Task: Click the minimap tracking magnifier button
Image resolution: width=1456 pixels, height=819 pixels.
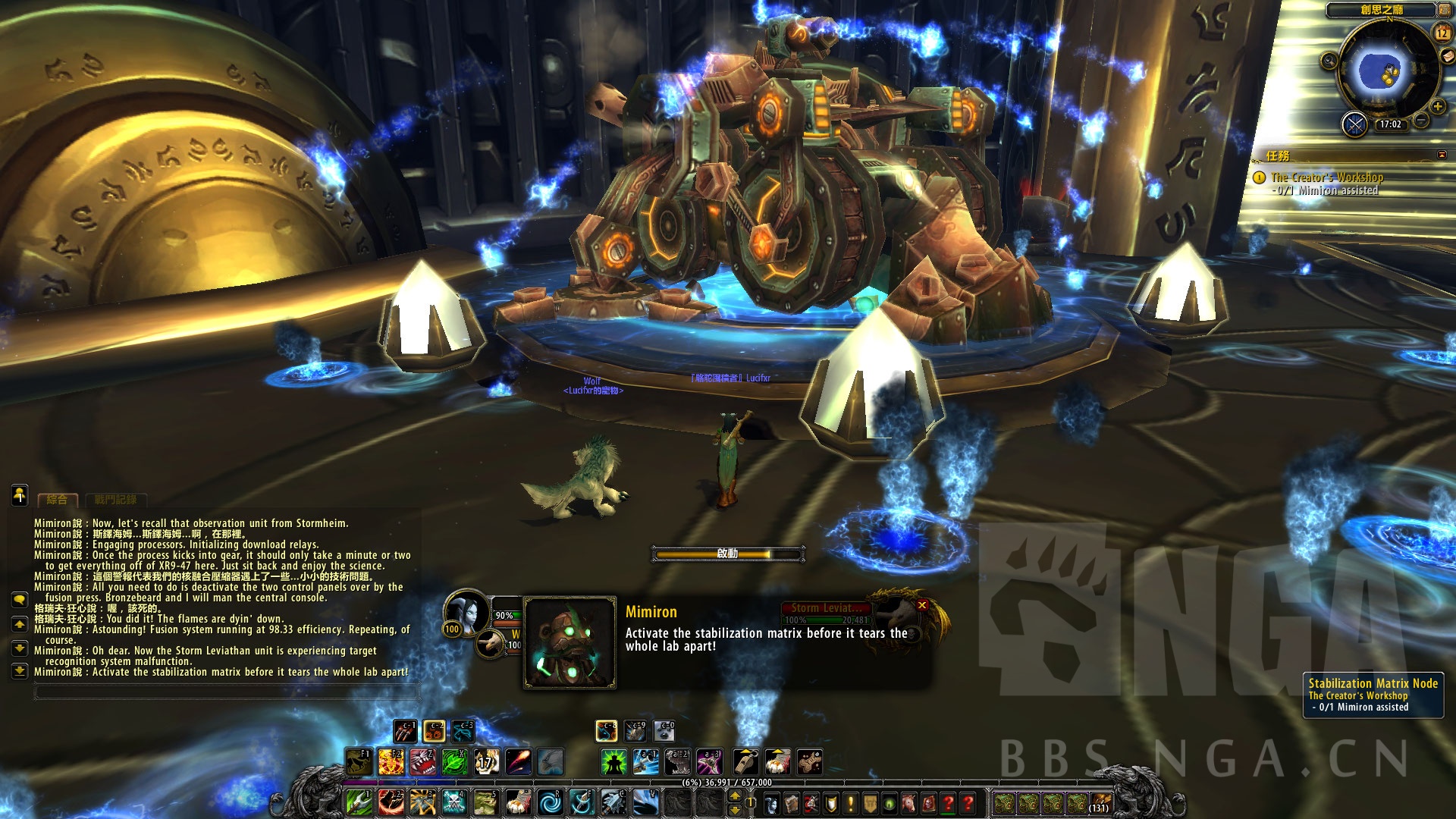Action: (1329, 61)
